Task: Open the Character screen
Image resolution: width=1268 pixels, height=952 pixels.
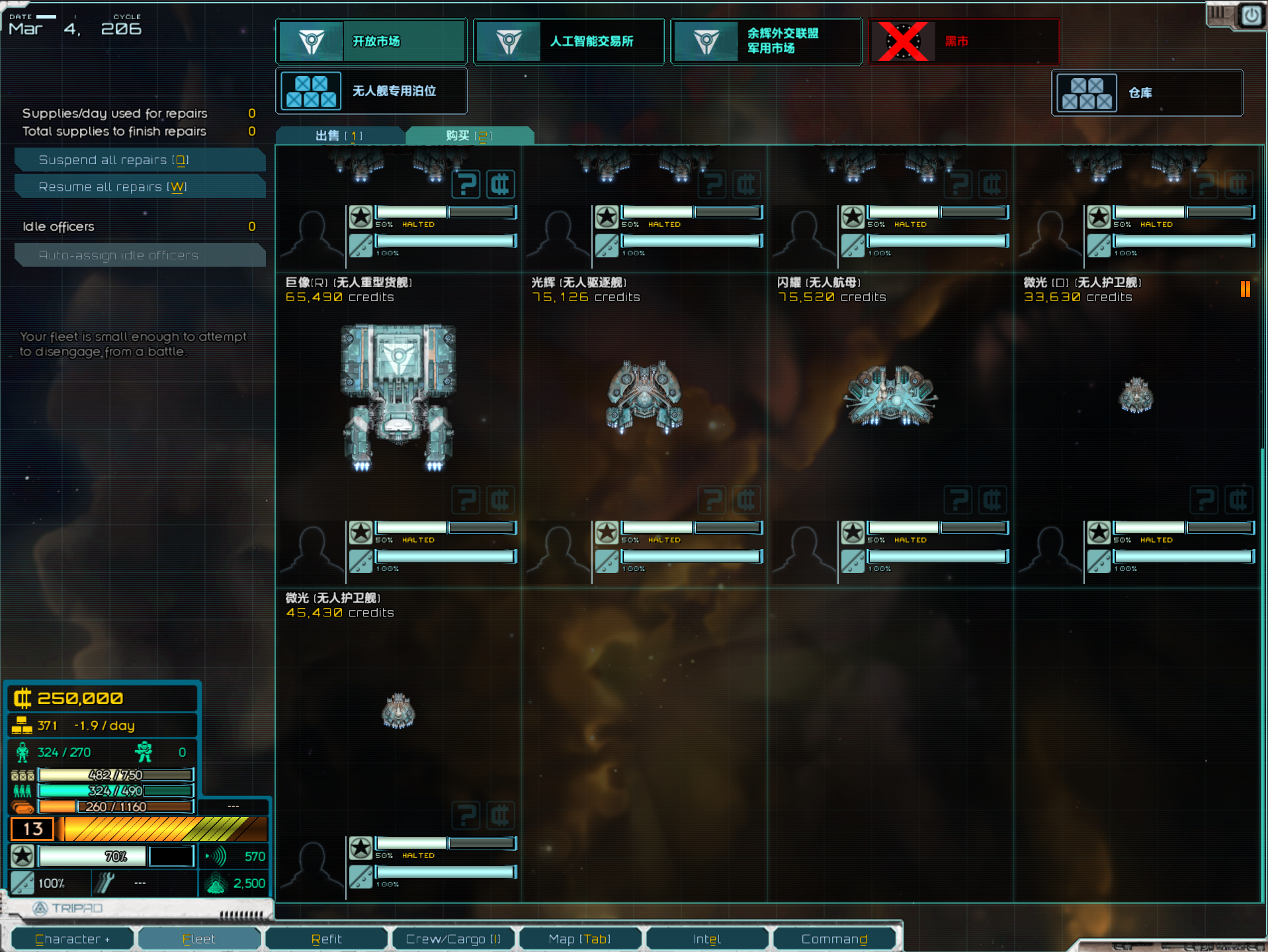Action: click(x=73, y=939)
